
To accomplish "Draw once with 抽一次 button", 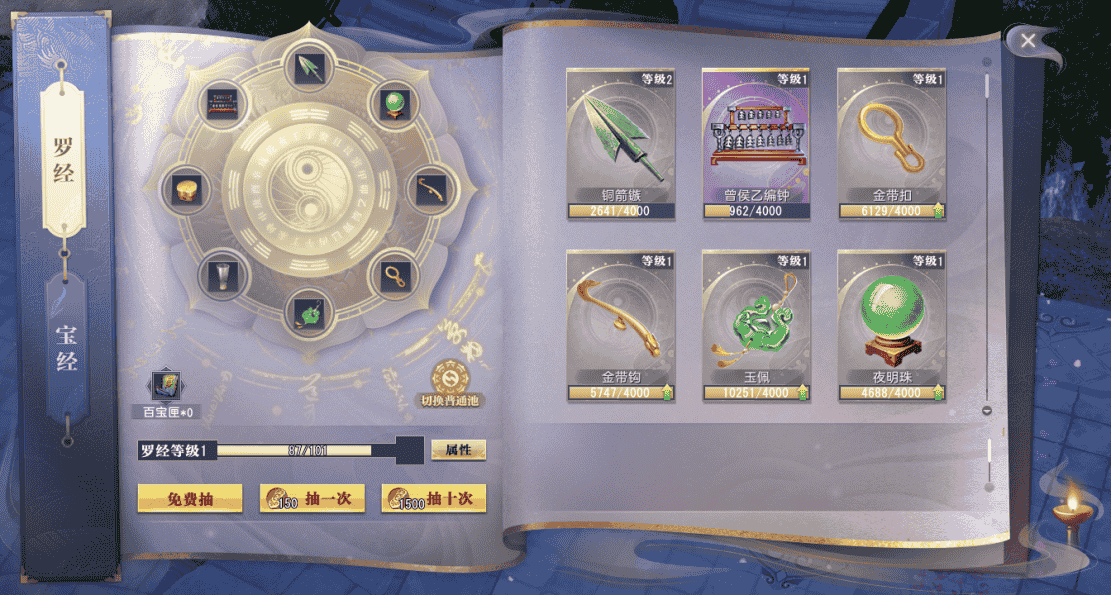I will point(311,498).
